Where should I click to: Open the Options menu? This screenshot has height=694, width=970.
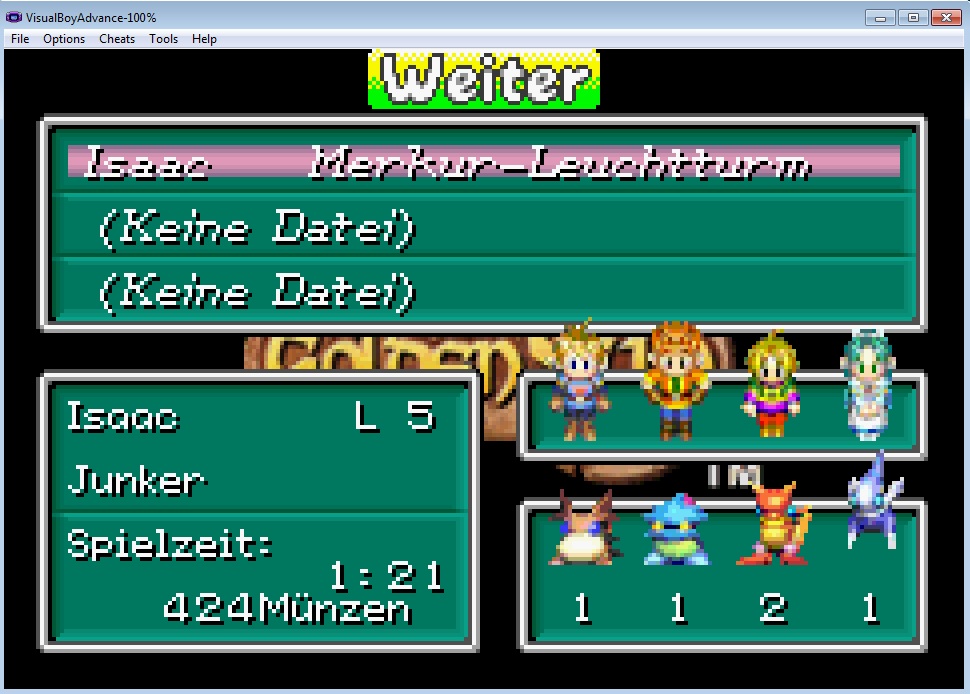(x=64, y=39)
